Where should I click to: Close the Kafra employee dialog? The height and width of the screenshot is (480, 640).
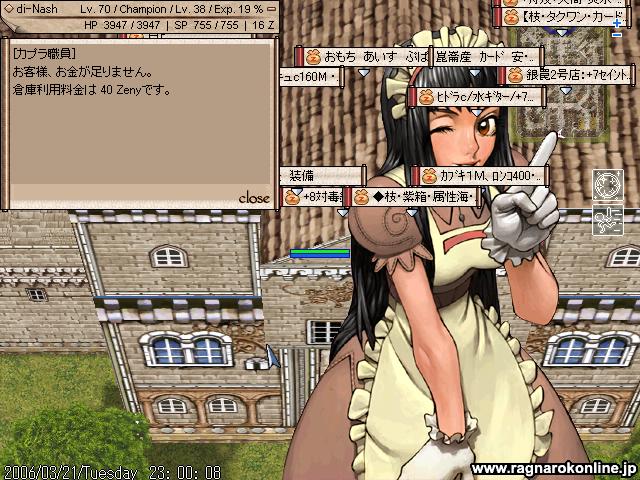click(x=254, y=198)
